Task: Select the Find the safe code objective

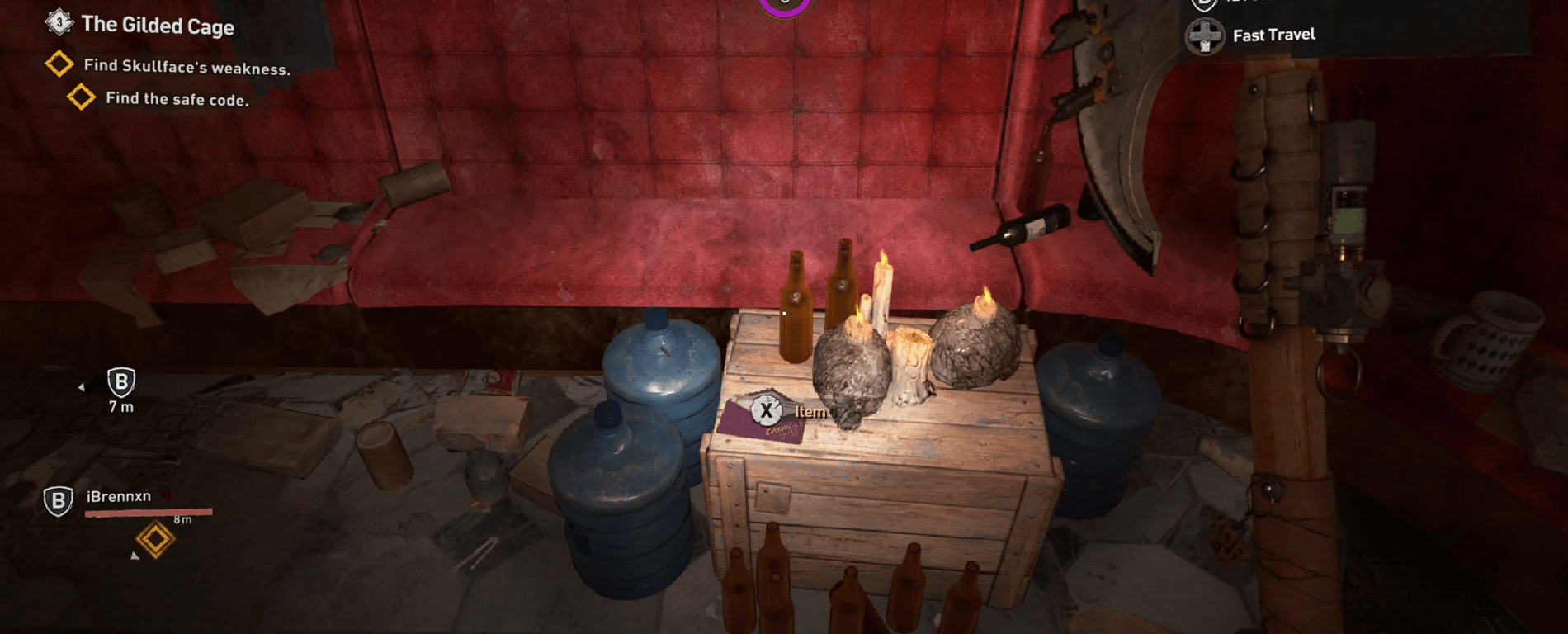Action: [176, 99]
